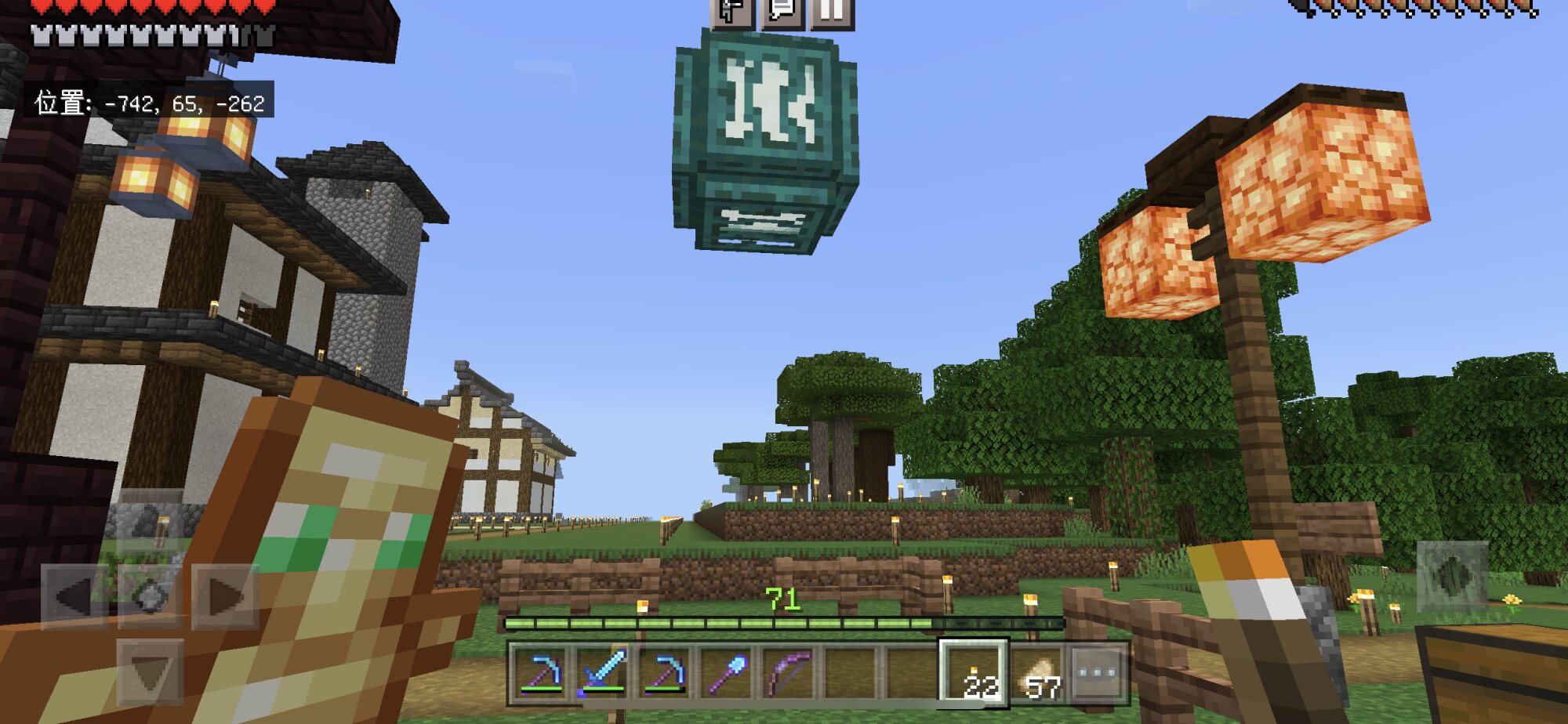Tap the move-backward down arrow
1568x724 pixels.
coord(150,672)
